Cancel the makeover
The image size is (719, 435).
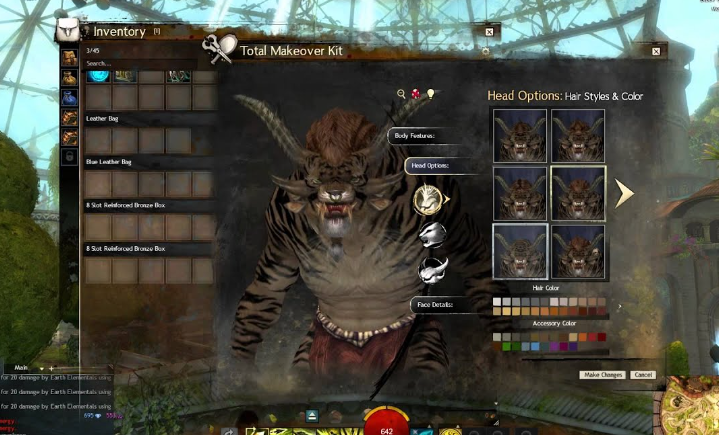click(643, 374)
